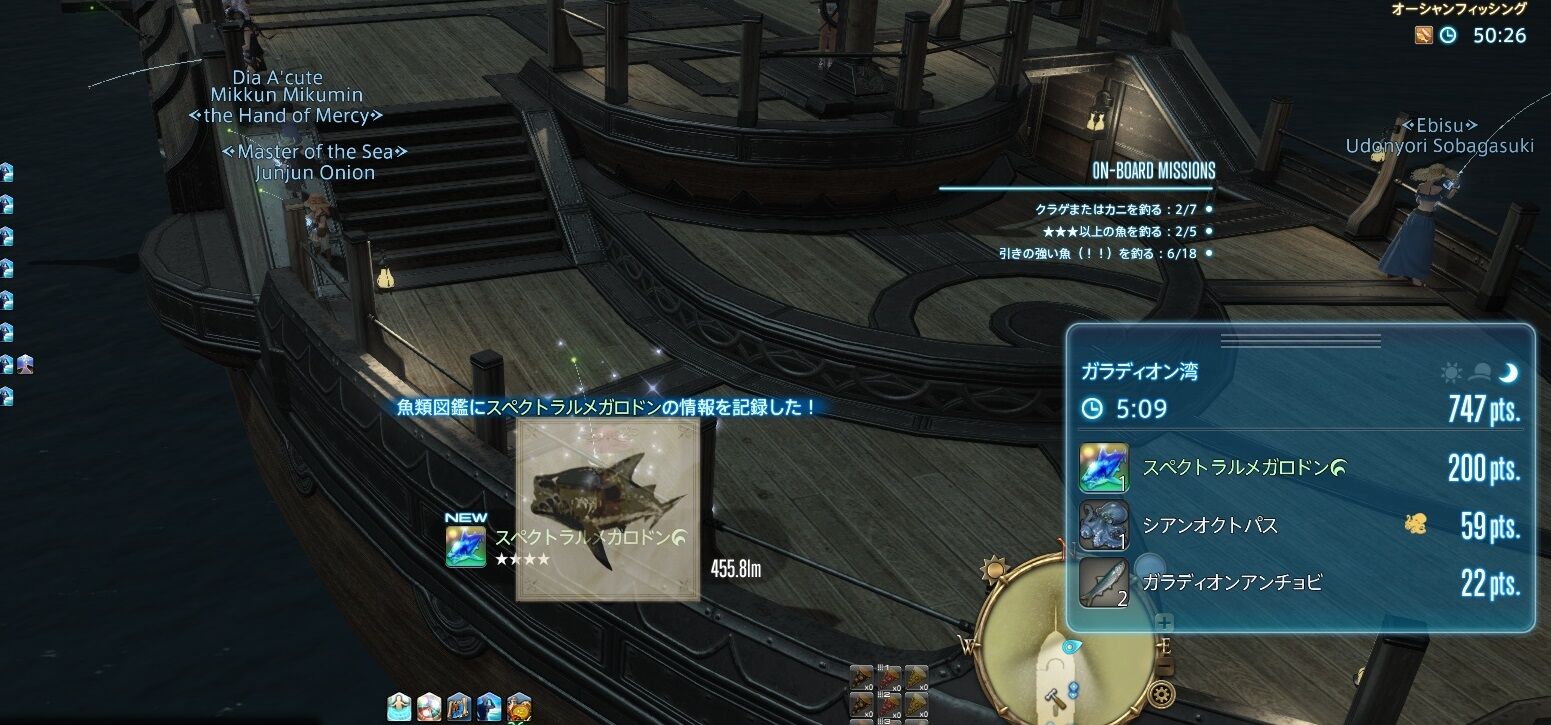Screen dimensions: 1551x725
Task: Collapse the ON-BOARD MISSIONS list
Action: [x=1155, y=170]
